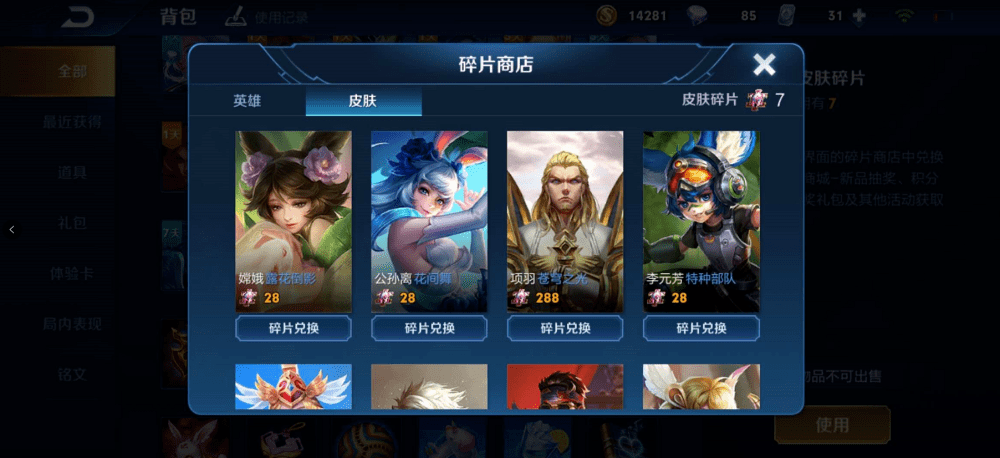Click the 使用 use button

pos(832,424)
